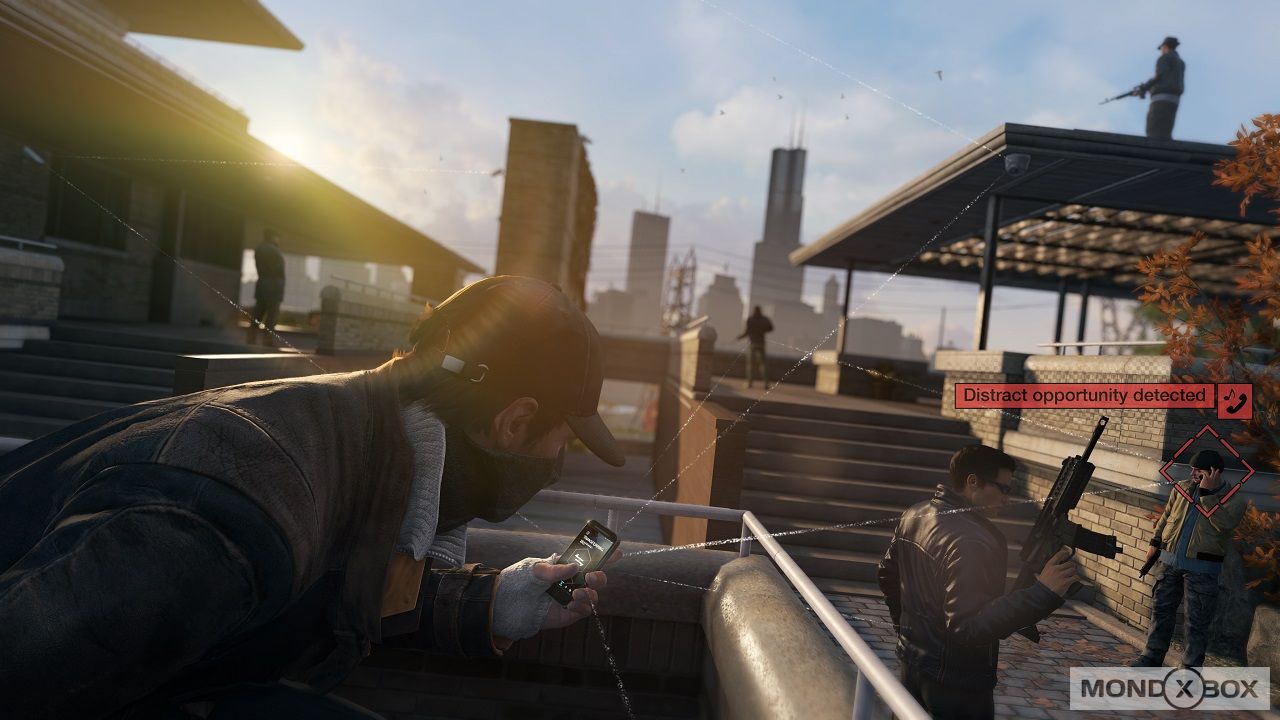The width and height of the screenshot is (1280, 720).
Task: Click the music note icon in the alert badge
Action: pos(1228,394)
